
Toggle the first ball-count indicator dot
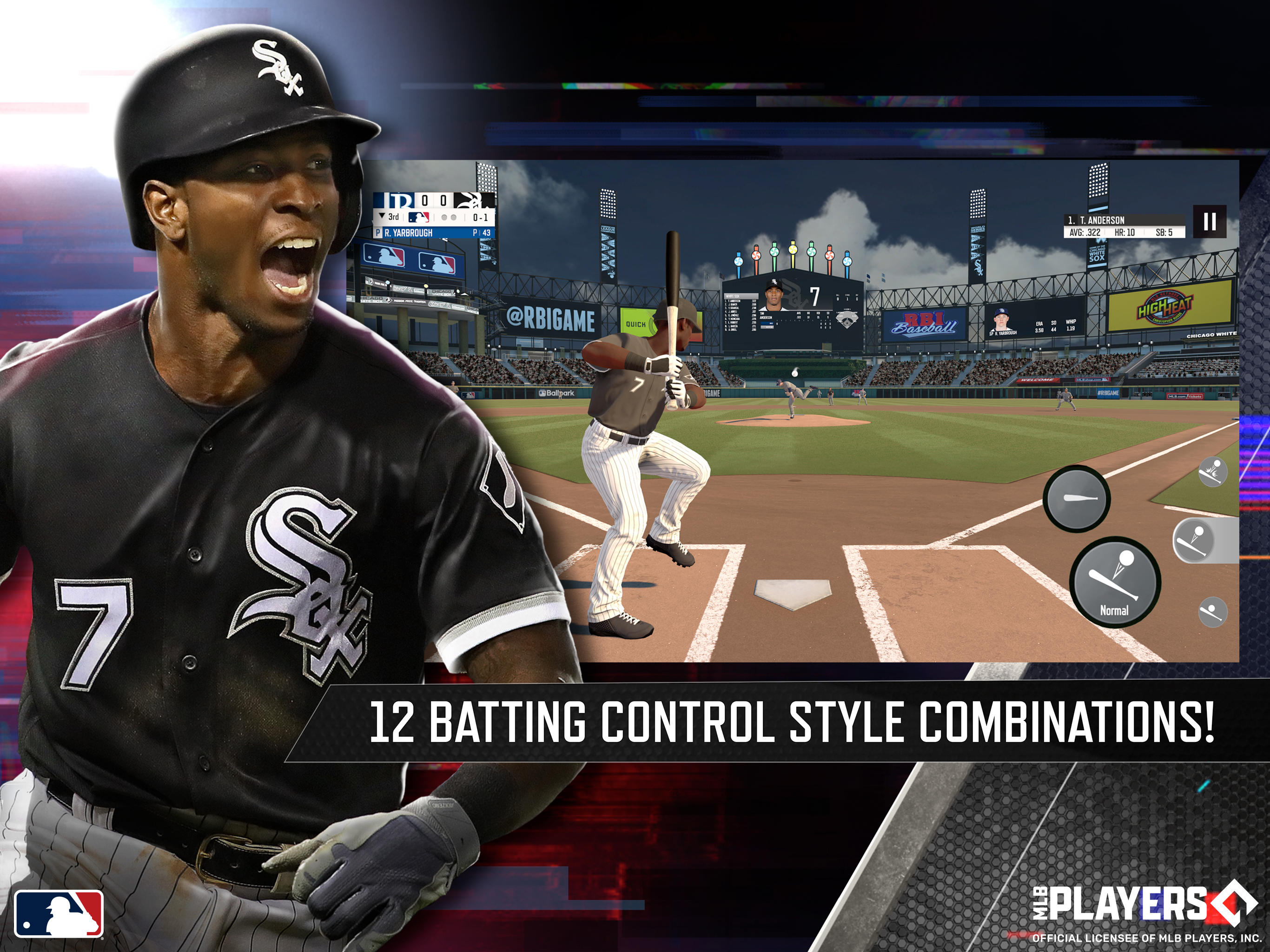[444, 218]
